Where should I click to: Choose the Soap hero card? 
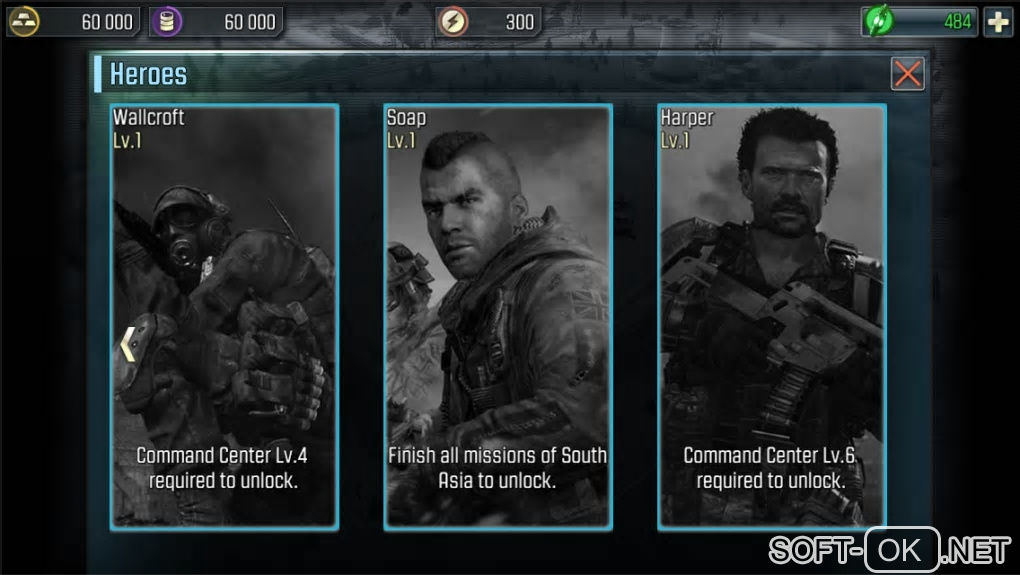pos(497,316)
